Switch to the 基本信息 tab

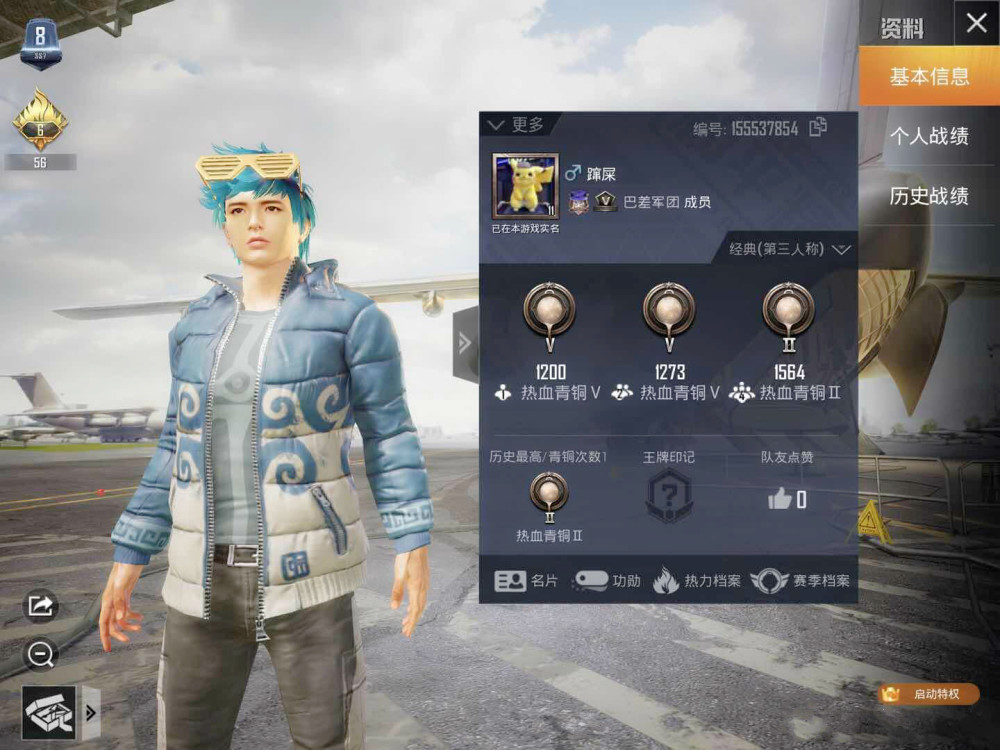click(929, 76)
